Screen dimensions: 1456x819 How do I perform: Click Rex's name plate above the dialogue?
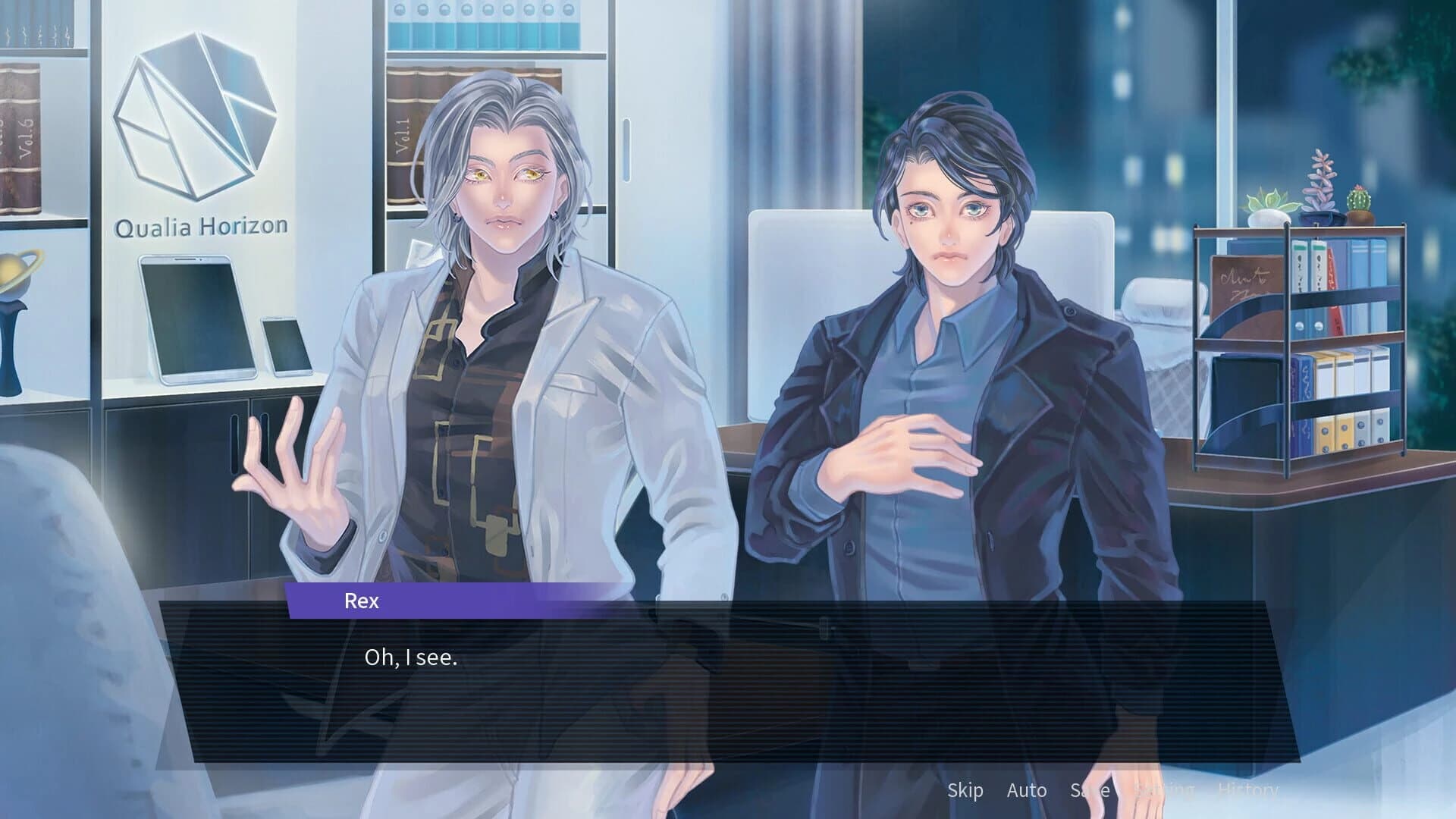(362, 601)
